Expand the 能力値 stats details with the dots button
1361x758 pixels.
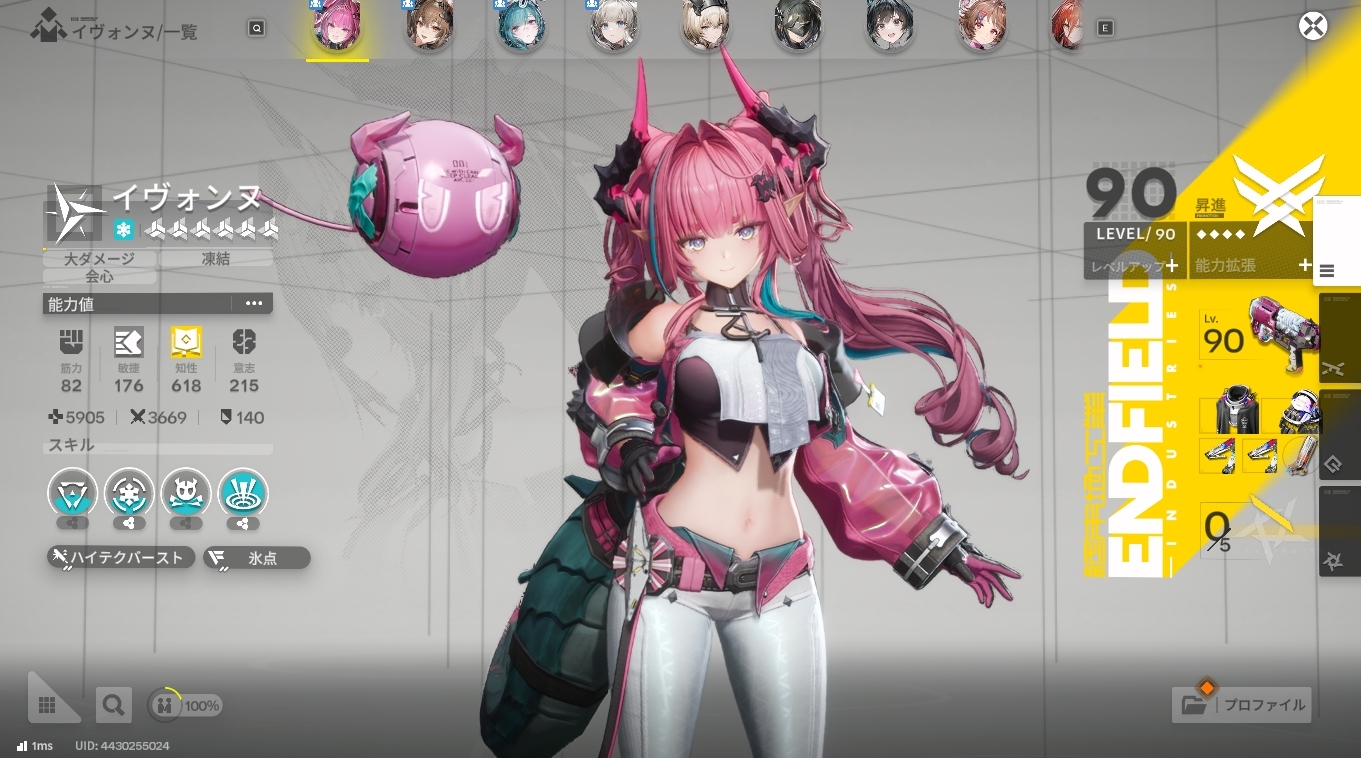pyautogui.click(x=253, y=304)
